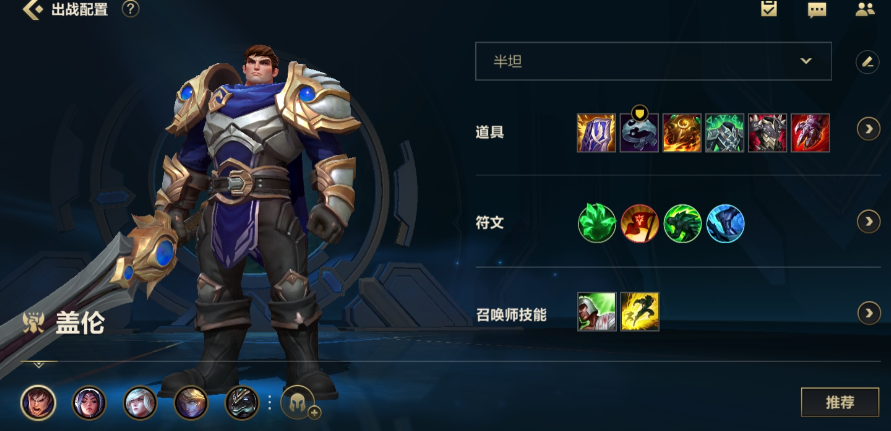
Task: Open the missions checklist icon
Action: 769,10
